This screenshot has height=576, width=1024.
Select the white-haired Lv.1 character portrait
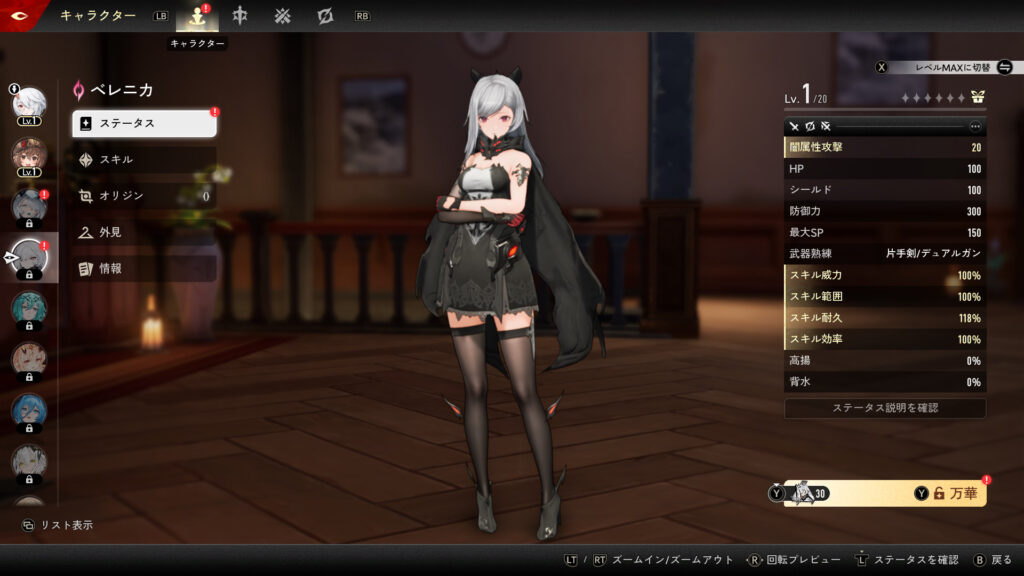pyautogui.click(x=29, y=103)
